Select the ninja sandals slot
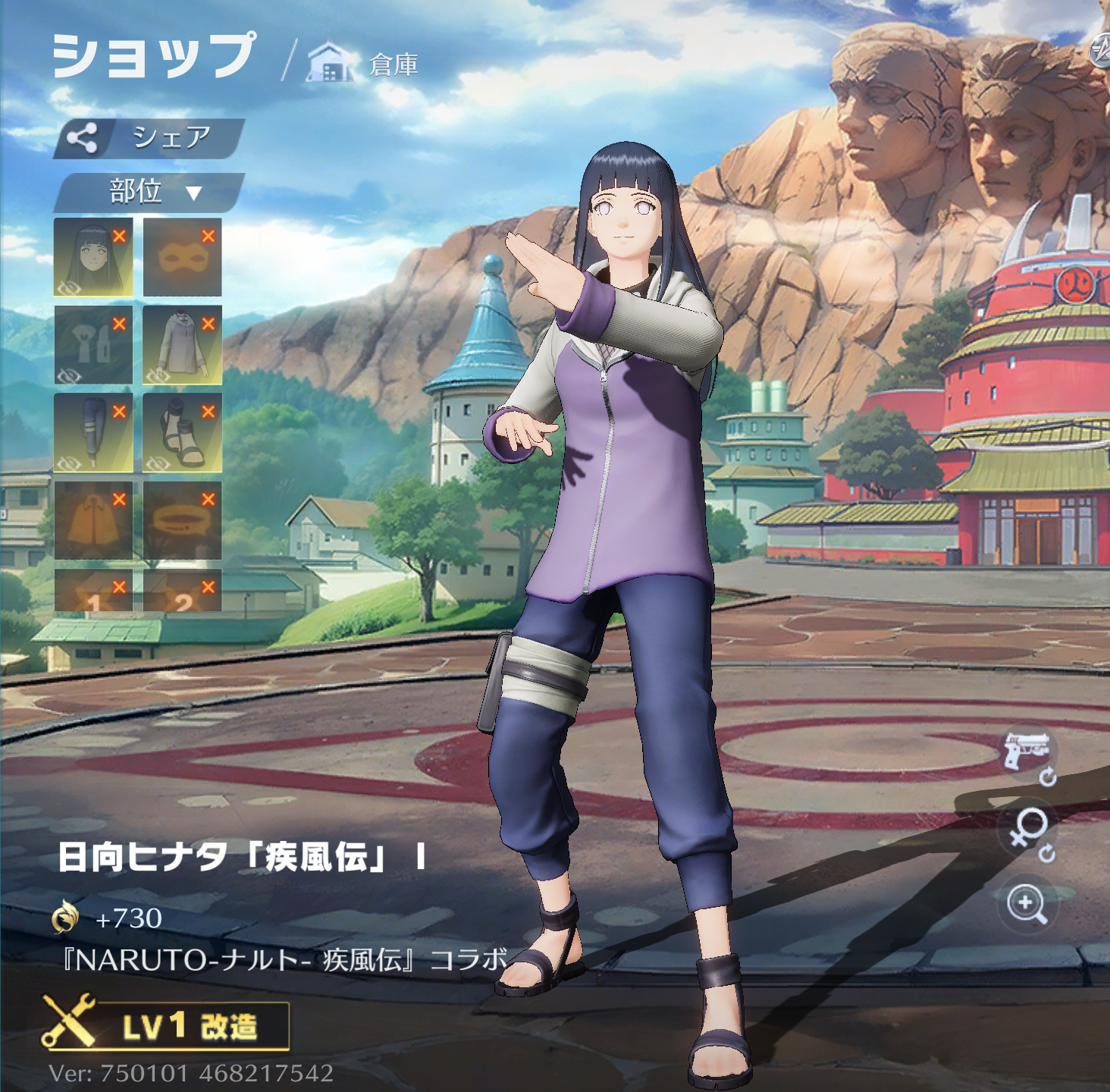The image size is (1110, 1092). [182, 433]
